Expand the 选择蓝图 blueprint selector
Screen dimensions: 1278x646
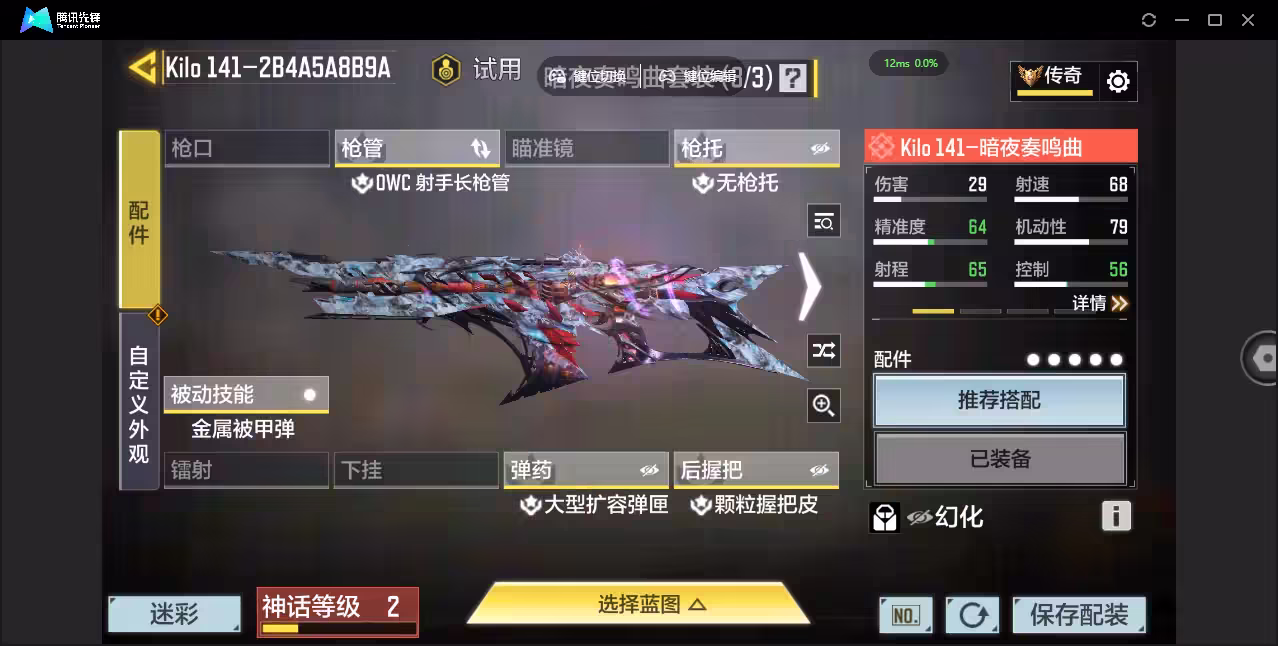pyautogui.click(x=639, y=604)
